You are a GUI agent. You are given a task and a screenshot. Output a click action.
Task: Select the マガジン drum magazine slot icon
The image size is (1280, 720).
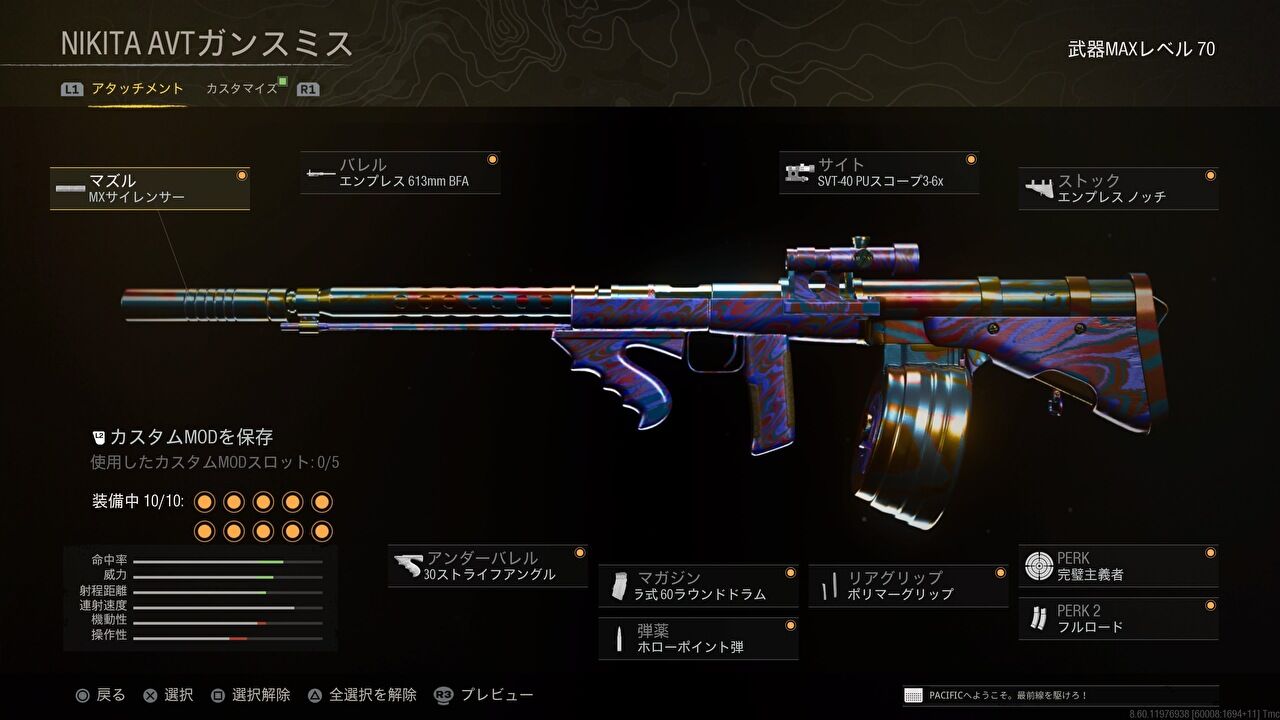click(698, 585)
